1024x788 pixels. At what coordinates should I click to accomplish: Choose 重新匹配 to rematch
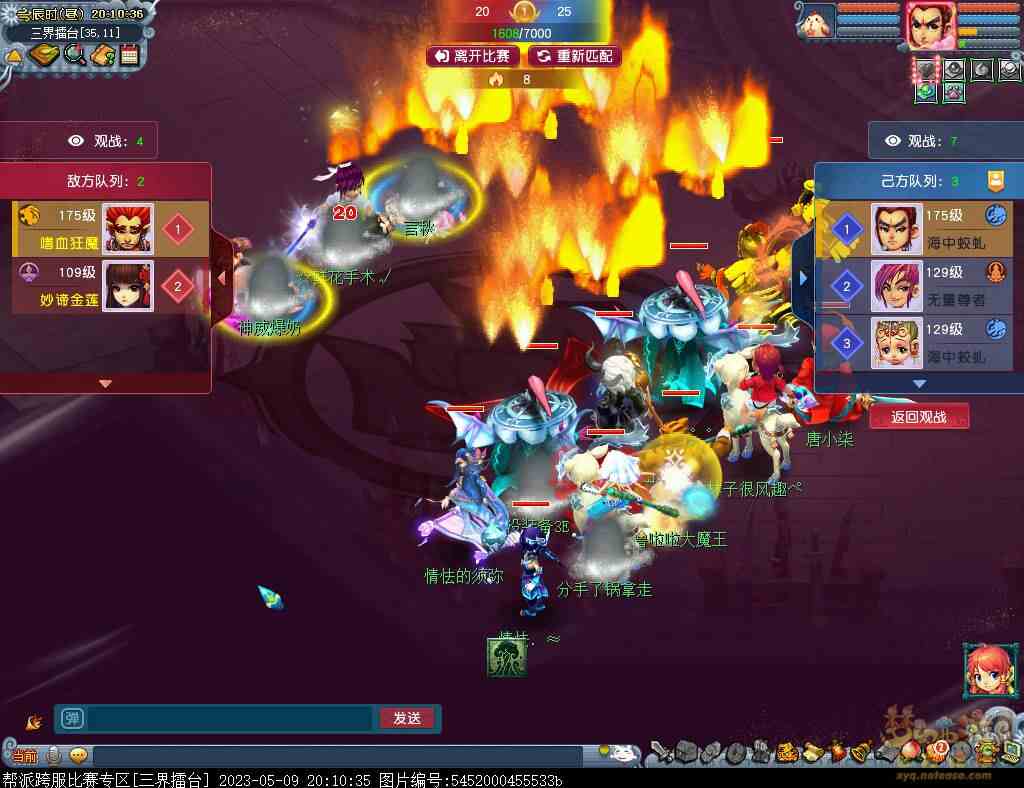click(x=575, y=56)
